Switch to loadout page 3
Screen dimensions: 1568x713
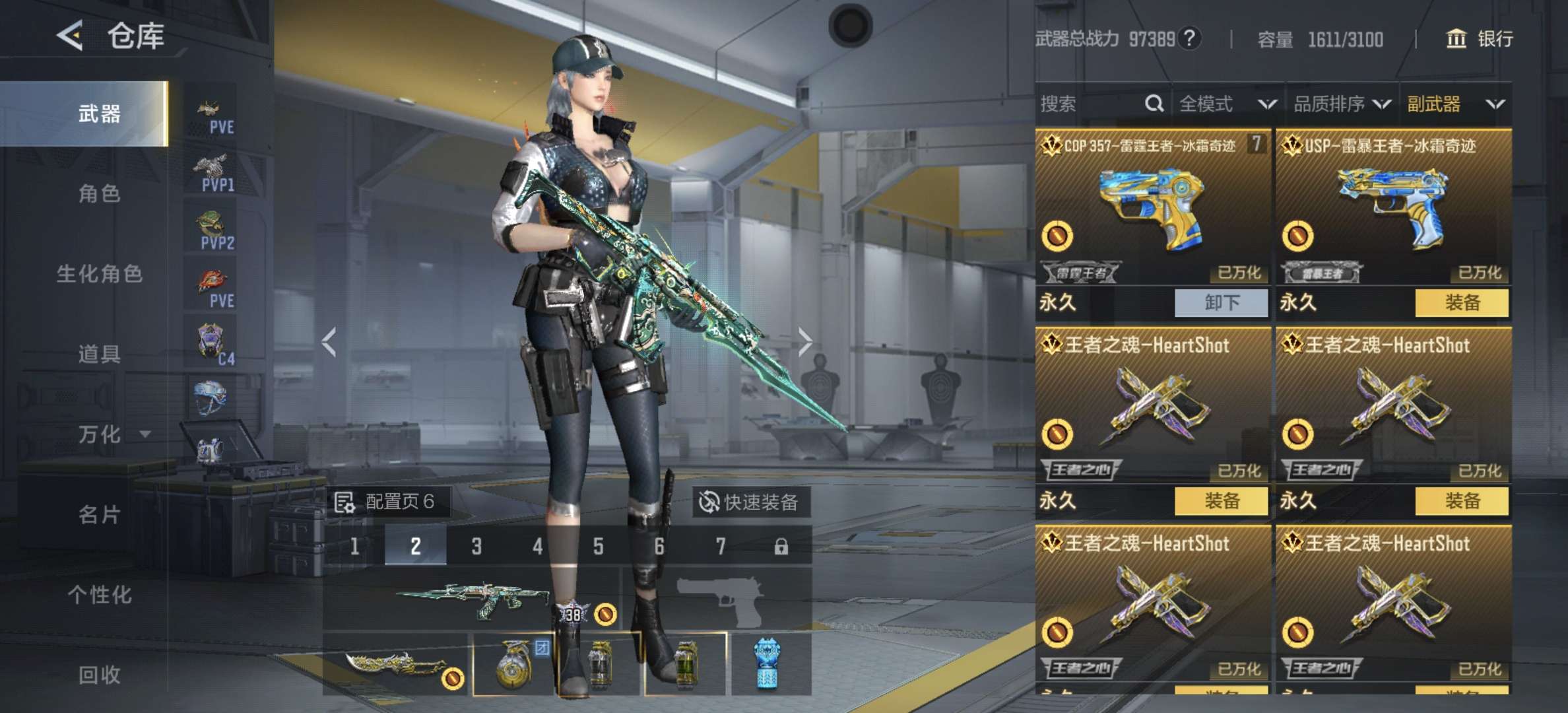coord(476,546)
